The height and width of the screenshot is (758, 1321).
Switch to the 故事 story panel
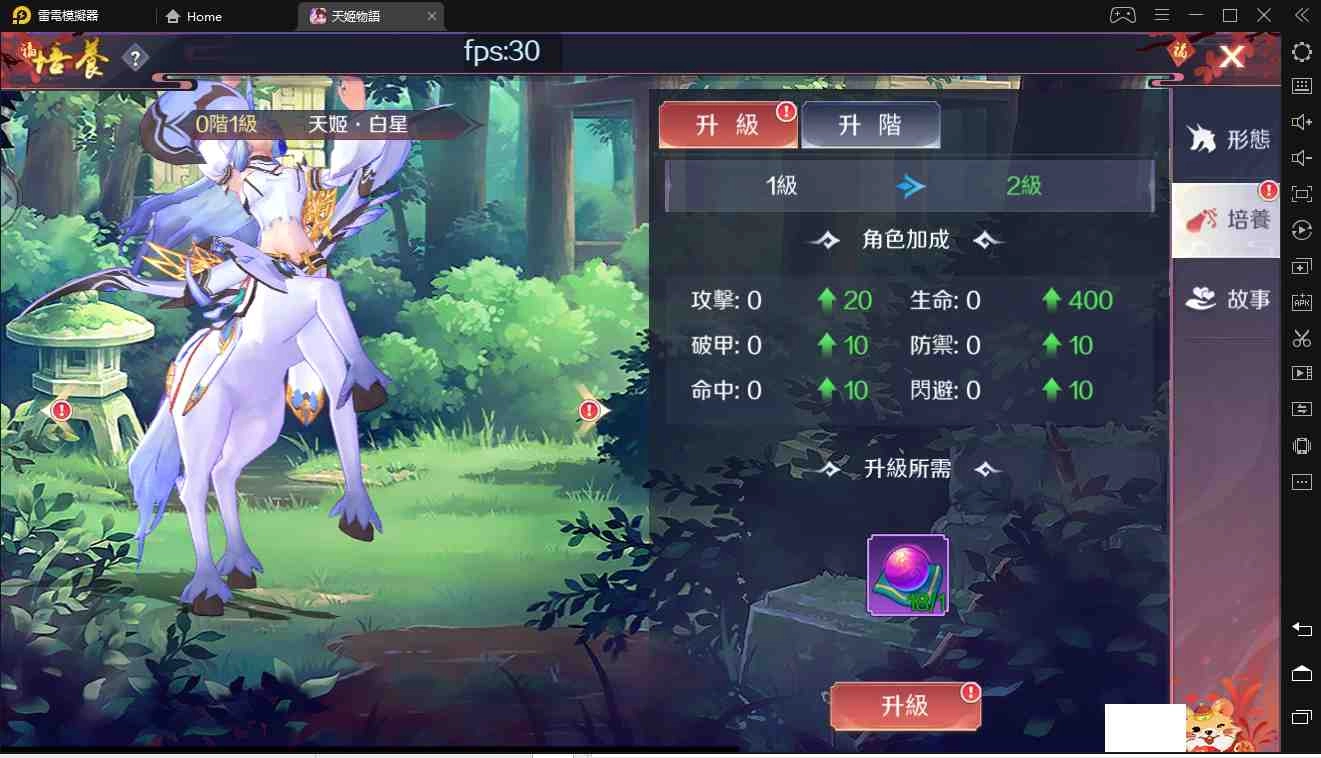click(x=1224, y=298)
